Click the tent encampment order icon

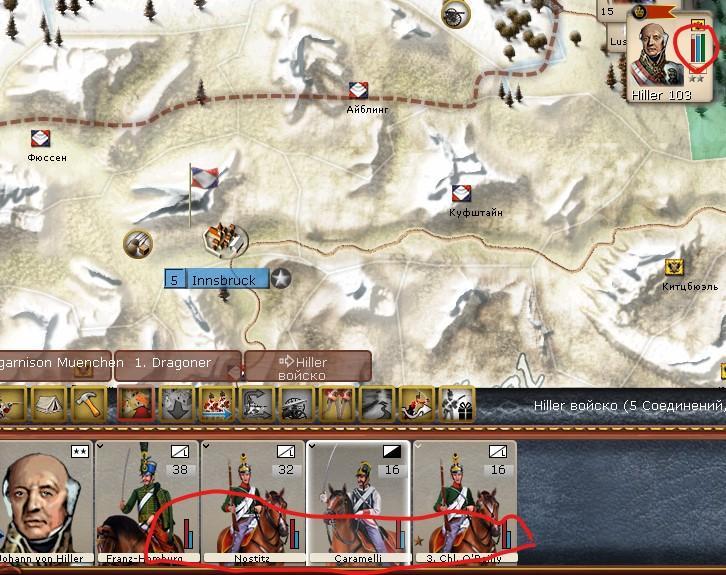click(46, 405)
